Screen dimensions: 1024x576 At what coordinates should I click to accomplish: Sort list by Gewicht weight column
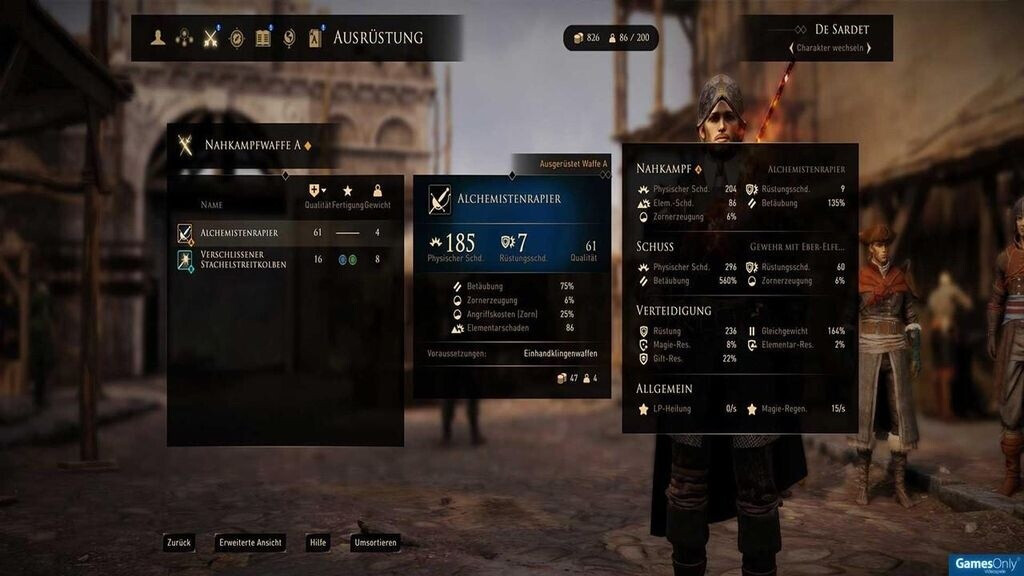pos(377,191)
